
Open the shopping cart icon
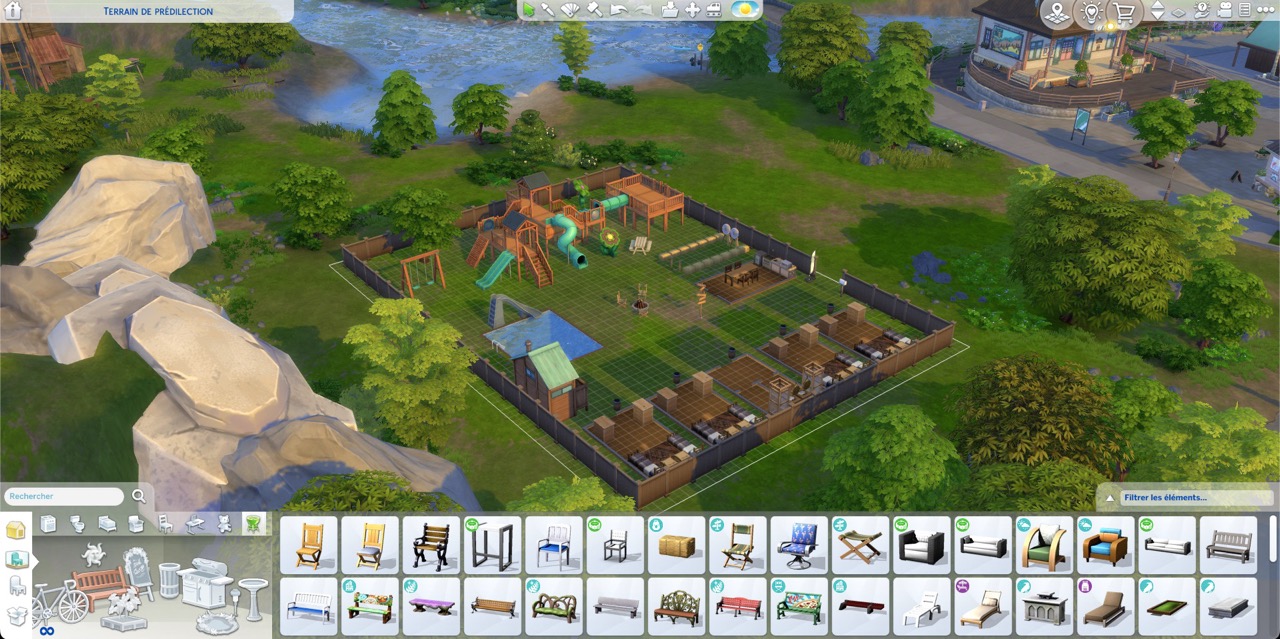1124,13
